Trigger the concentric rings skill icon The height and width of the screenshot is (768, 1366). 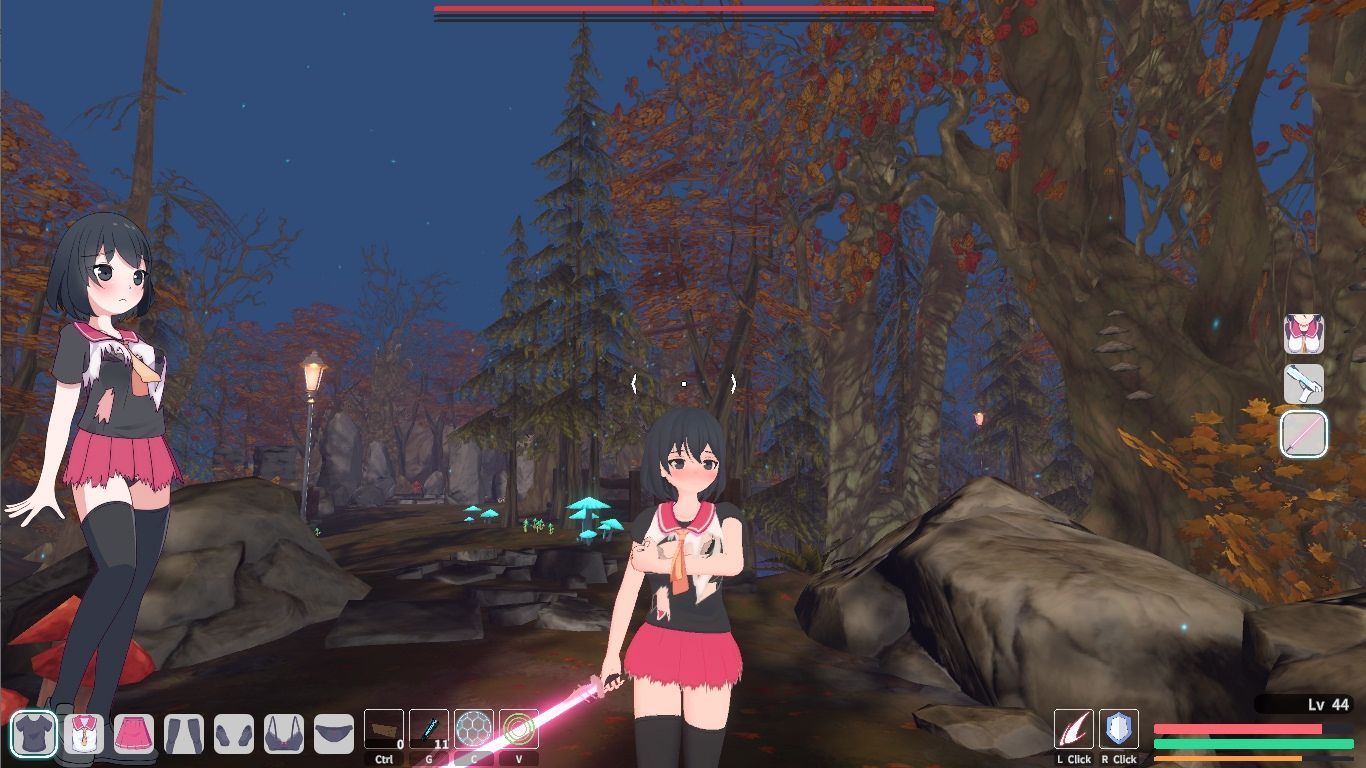click(519, 730)
